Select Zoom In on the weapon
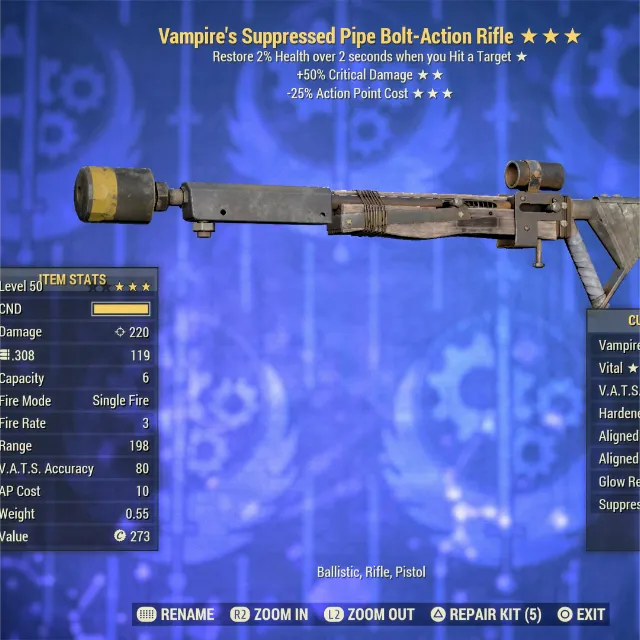Image resolution: width=640 pixels, height=640 pixels. tap(270, 614)
